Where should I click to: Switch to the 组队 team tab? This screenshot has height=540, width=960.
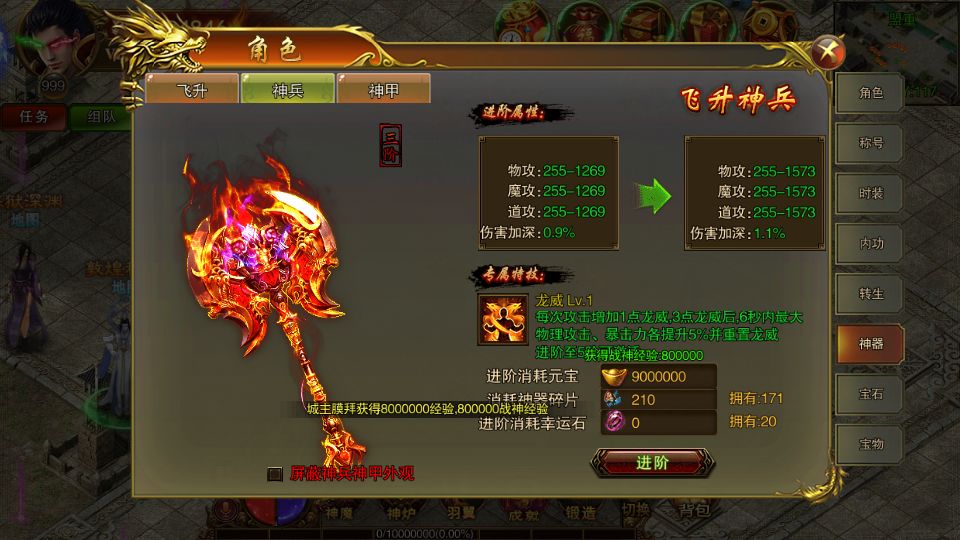(x=100, y=116)
